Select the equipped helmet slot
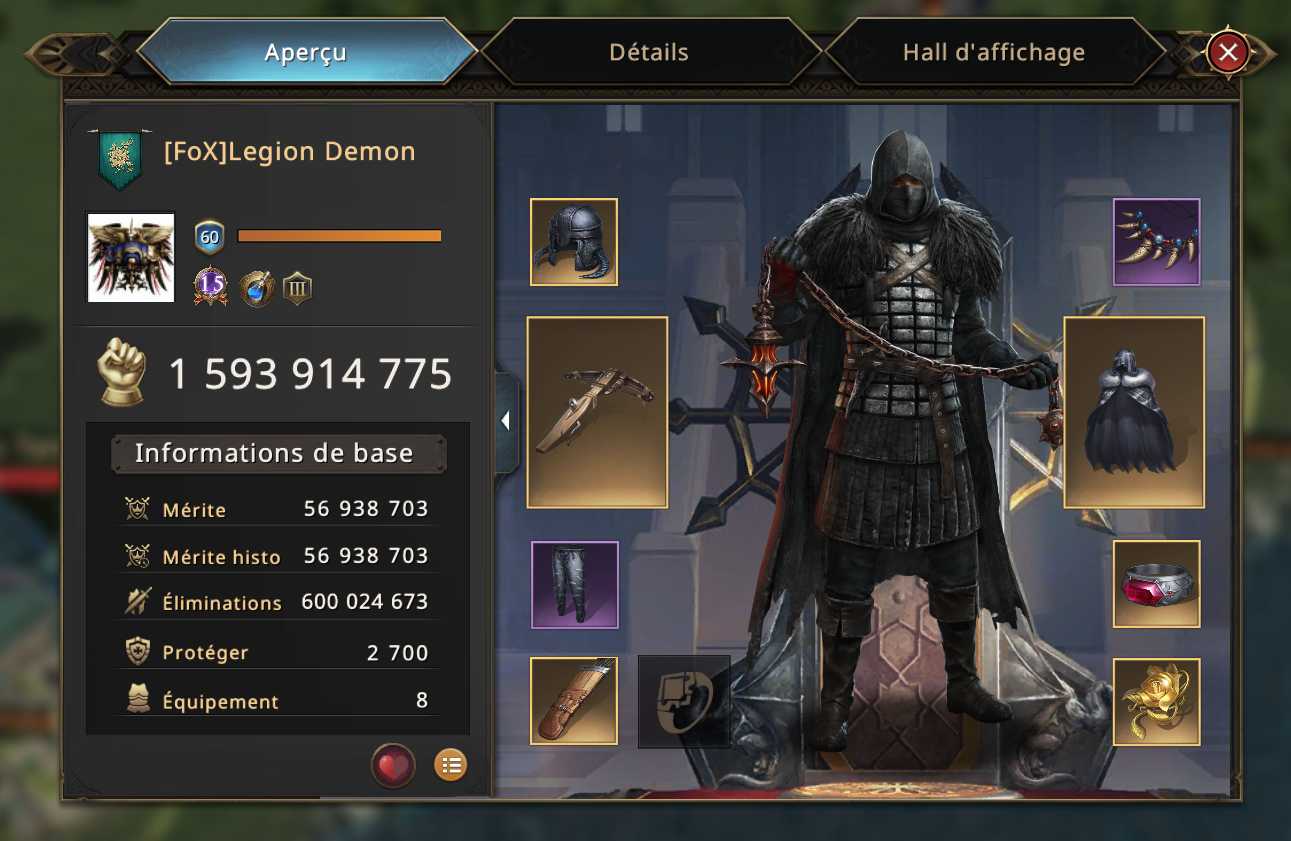Image resolution: width=1291 pixels, height=841 pixels. pos(574,242)
